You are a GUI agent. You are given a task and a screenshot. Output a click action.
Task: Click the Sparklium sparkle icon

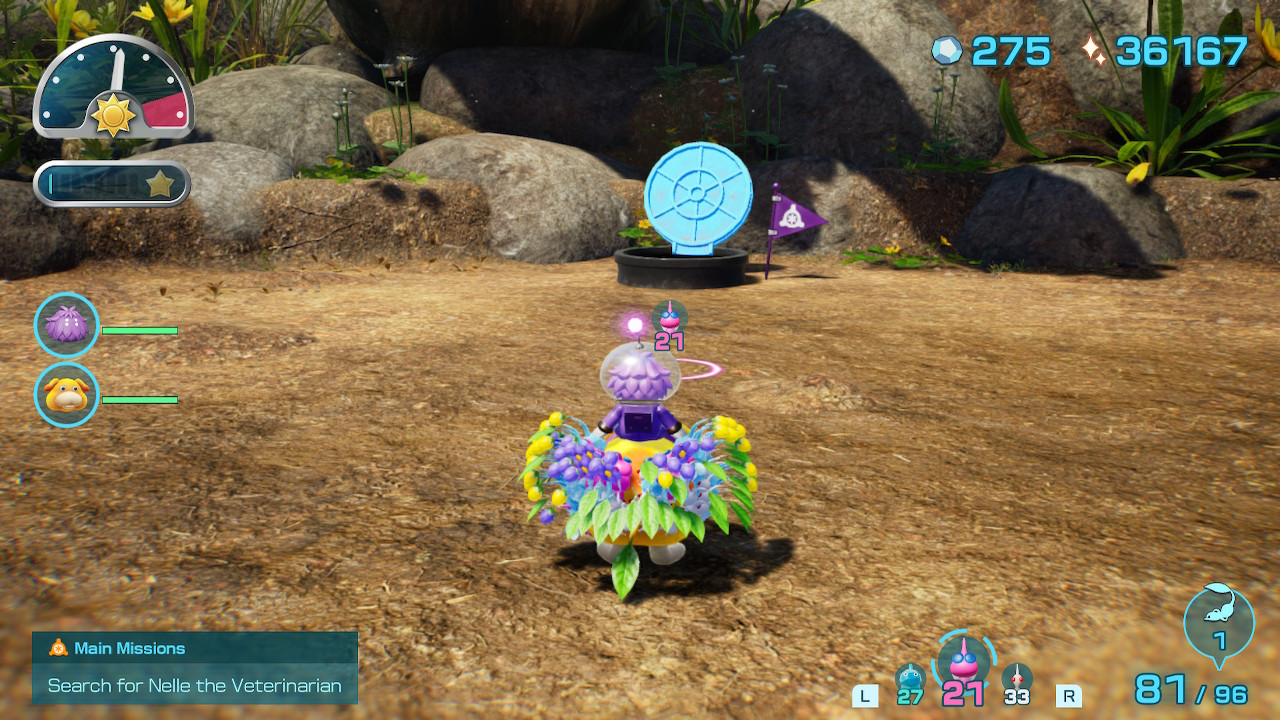pos(1094,50)
